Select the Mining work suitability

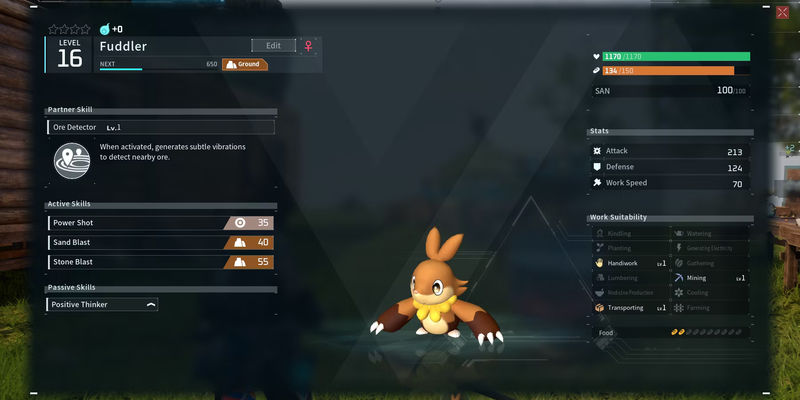point(709,278)
